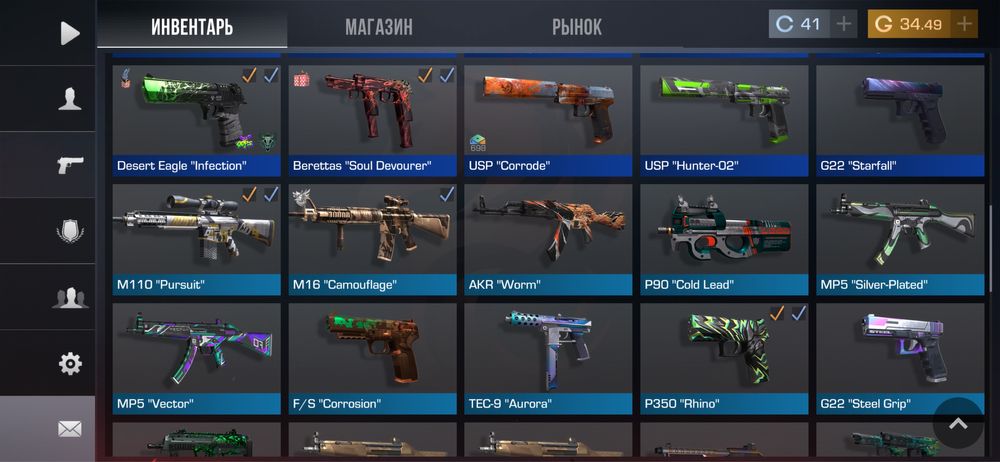Open the player profile icon

69,99
